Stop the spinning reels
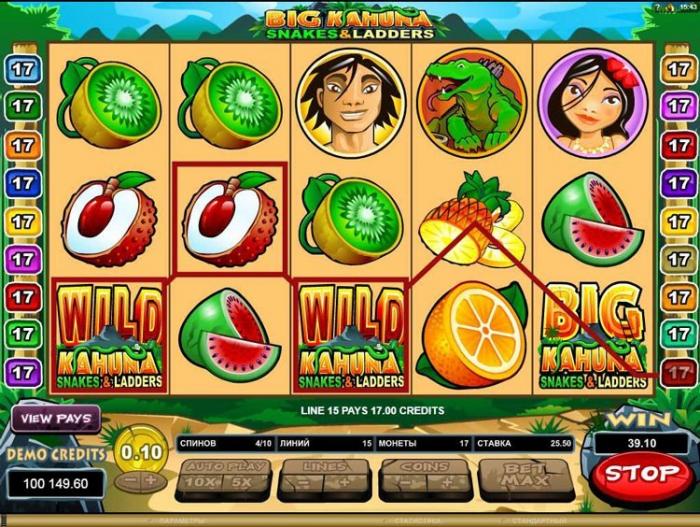700x527 pixels. (x=641, y=472)
